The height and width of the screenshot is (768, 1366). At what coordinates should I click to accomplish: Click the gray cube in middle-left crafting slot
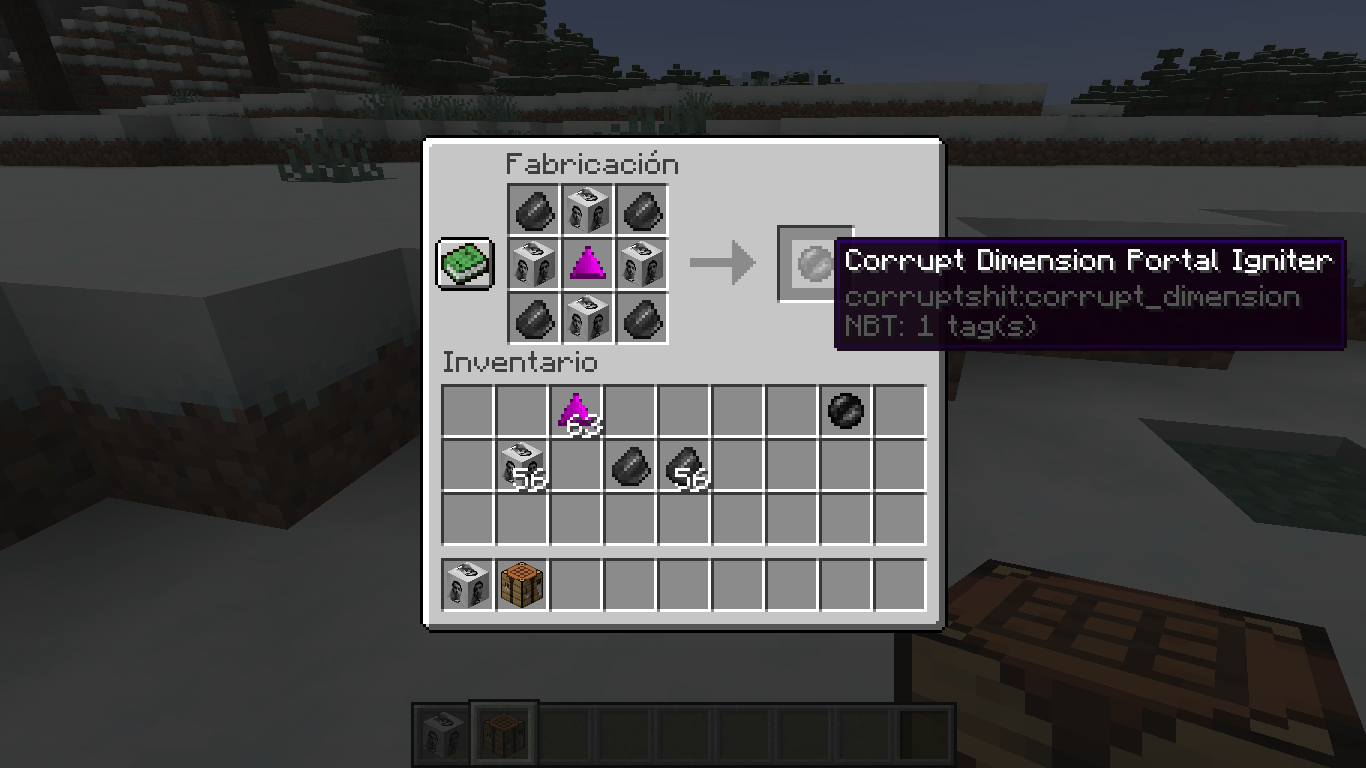[x=534, y=265]
